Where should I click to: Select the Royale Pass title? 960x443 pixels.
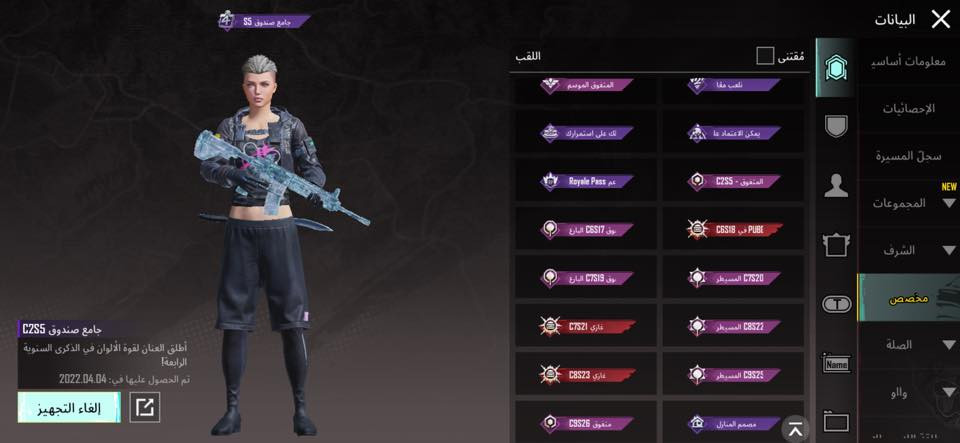[x=585, y=181]
